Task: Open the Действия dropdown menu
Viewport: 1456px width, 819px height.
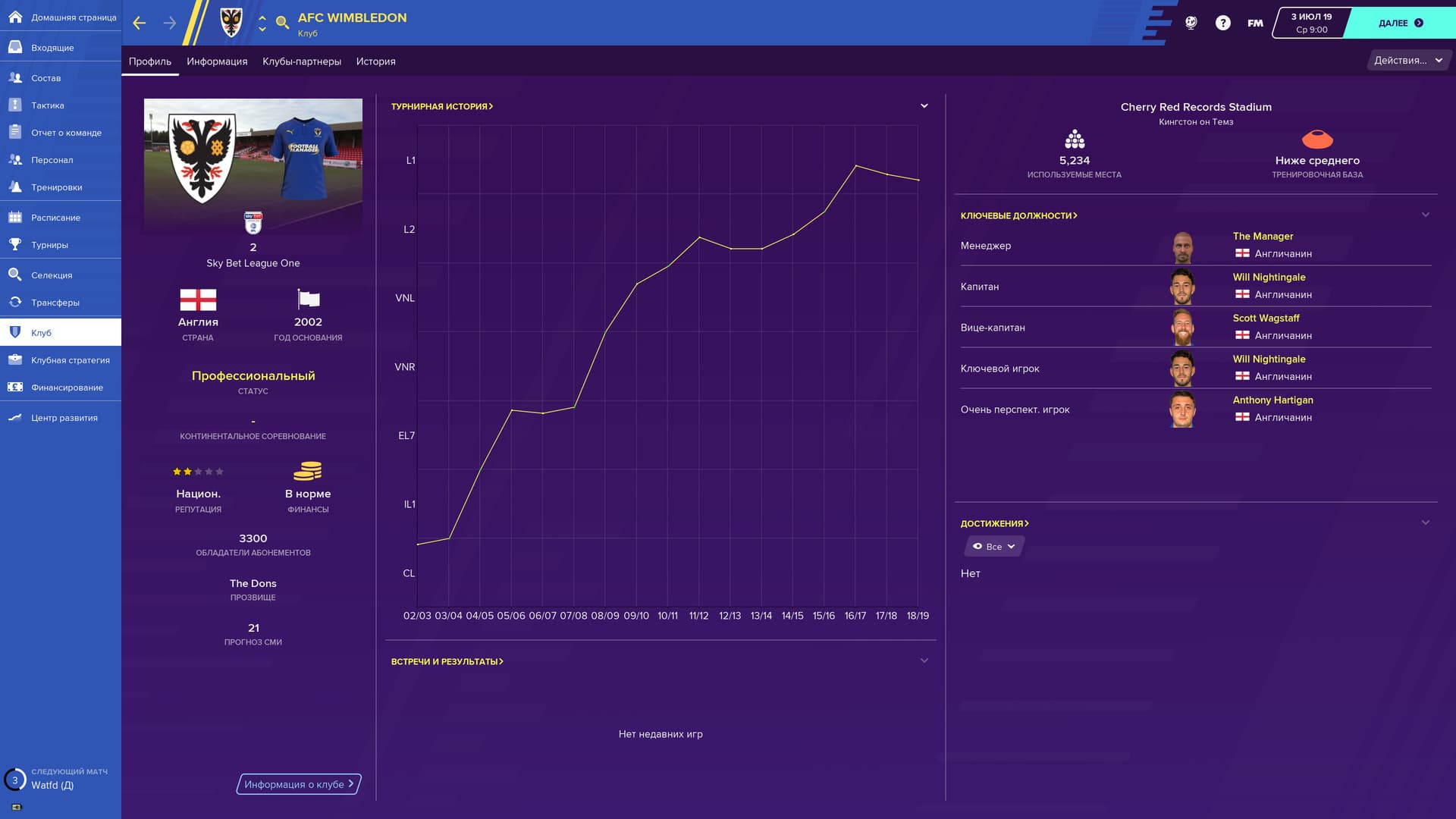Action: tap(1407, 60)
